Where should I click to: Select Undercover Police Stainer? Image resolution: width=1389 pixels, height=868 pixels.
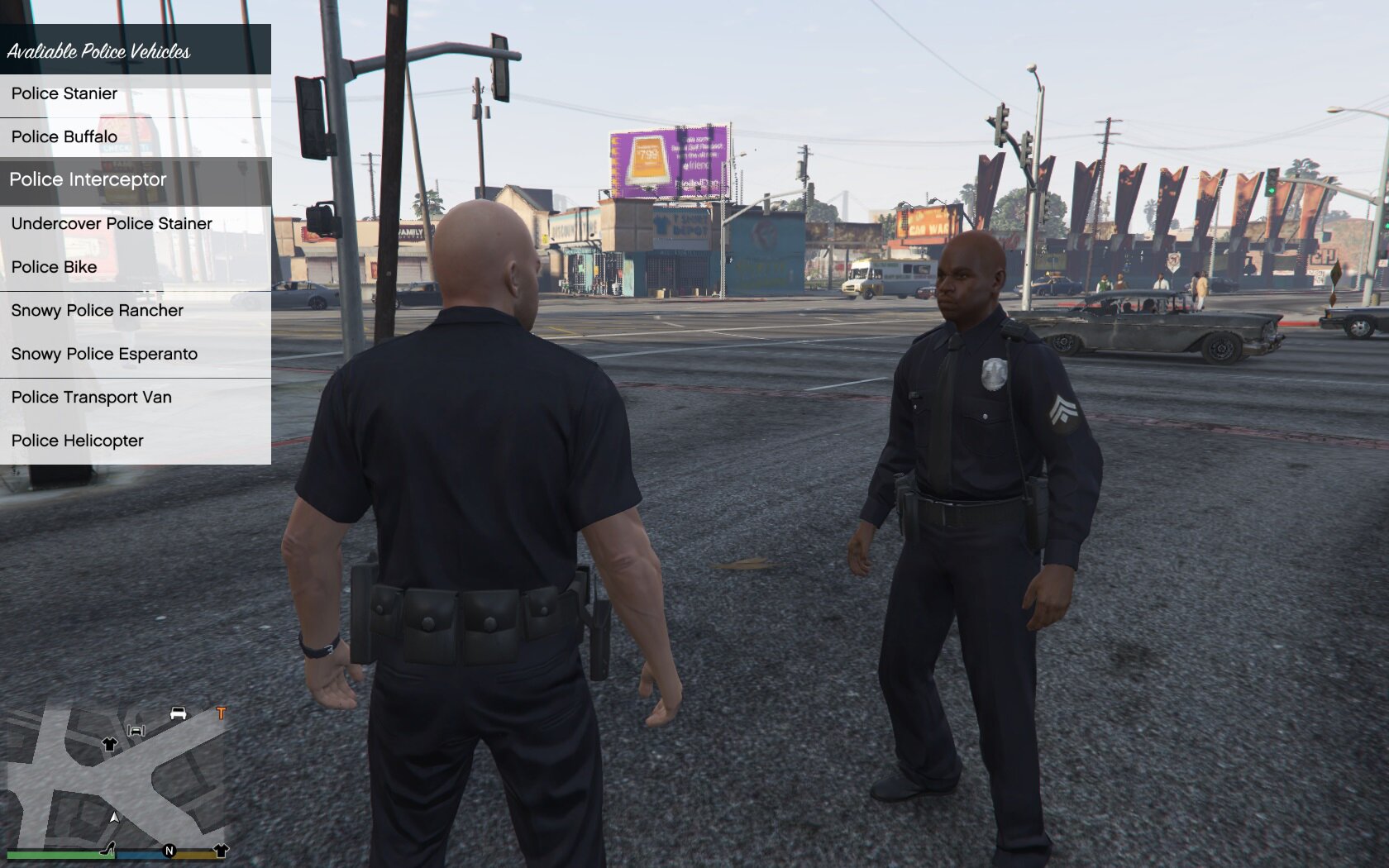pos(112,223)
